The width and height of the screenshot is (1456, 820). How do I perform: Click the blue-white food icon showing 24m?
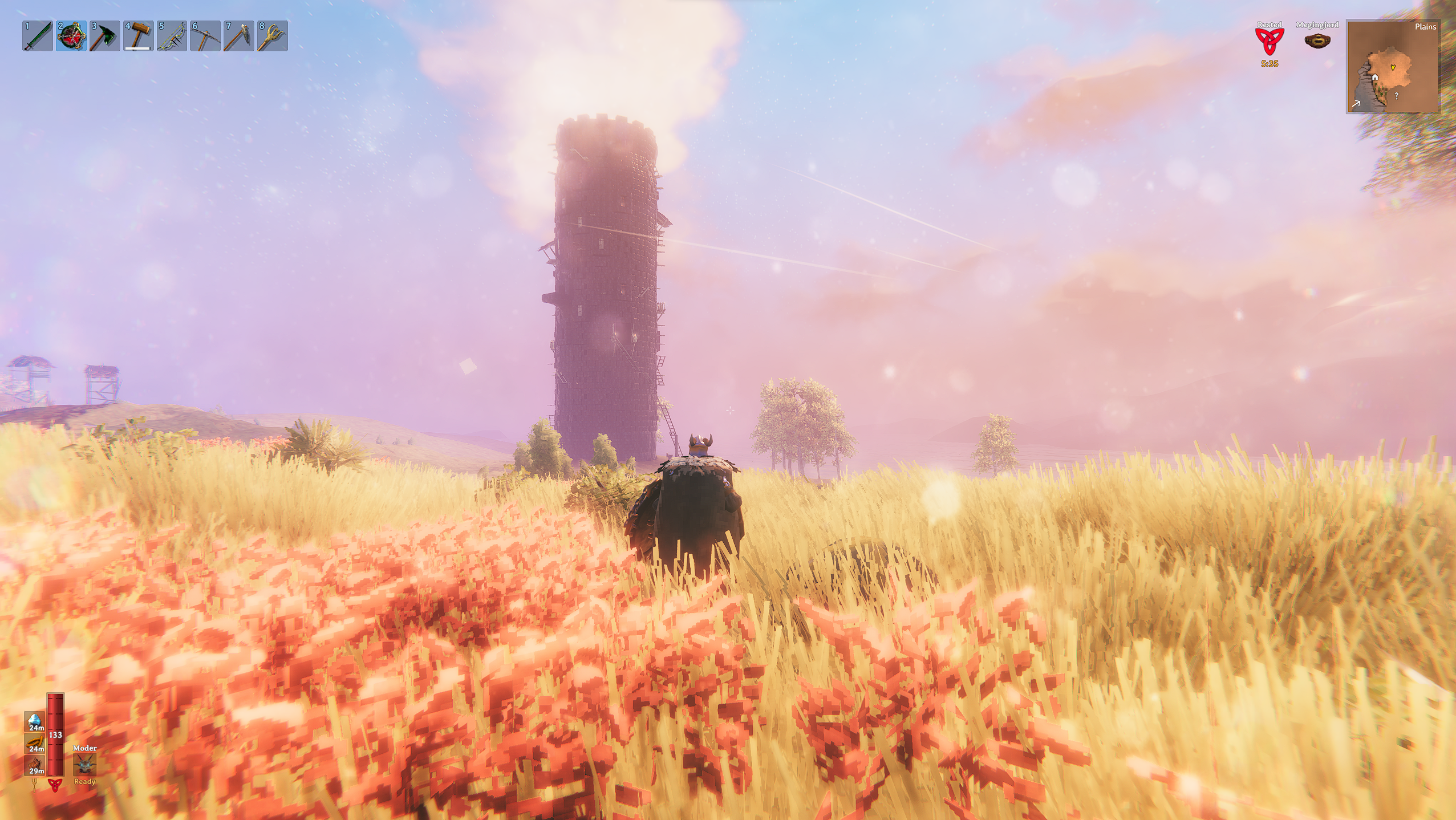coord(35,721)
